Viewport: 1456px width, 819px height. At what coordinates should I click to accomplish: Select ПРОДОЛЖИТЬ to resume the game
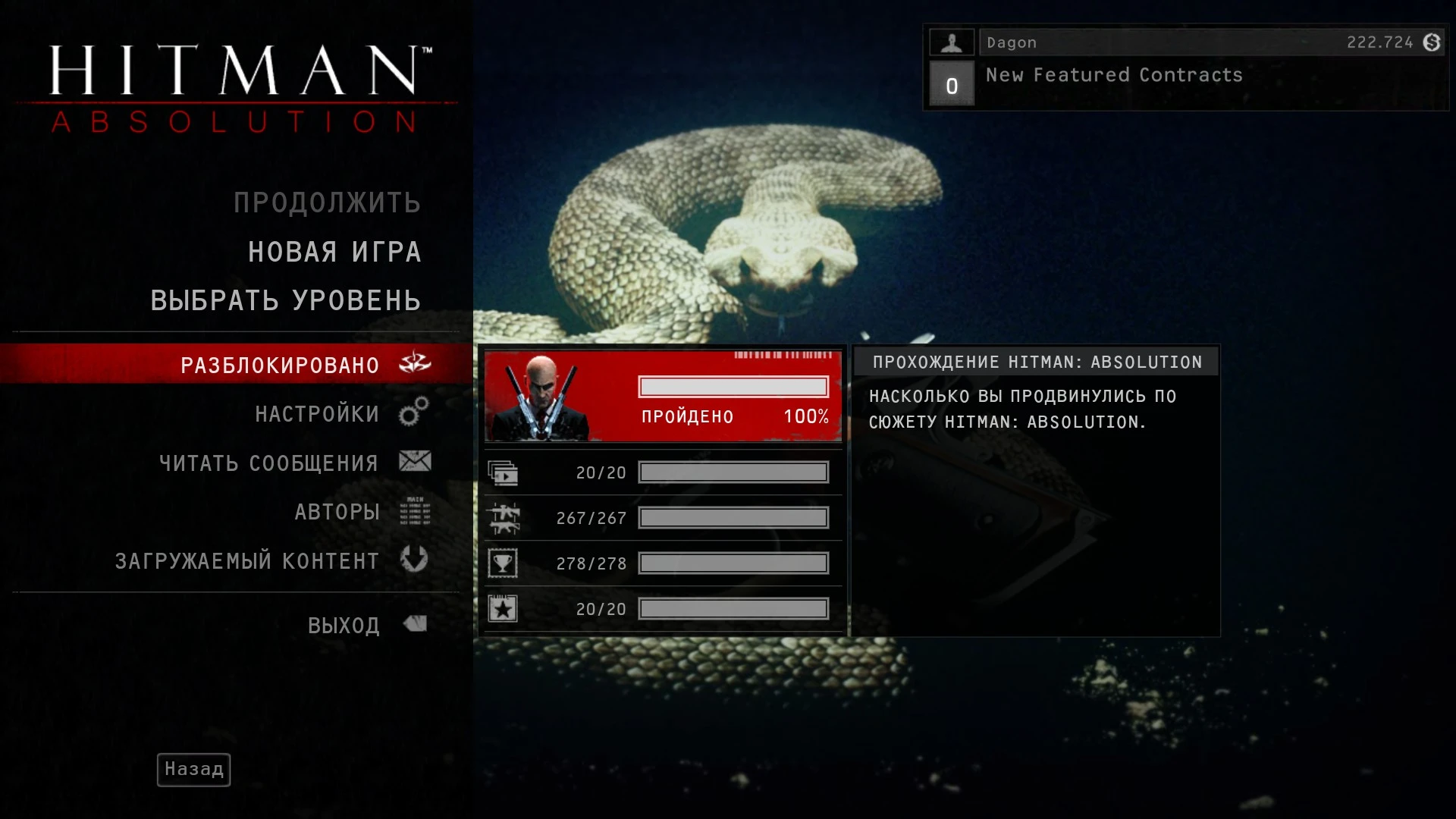[326, 202]
